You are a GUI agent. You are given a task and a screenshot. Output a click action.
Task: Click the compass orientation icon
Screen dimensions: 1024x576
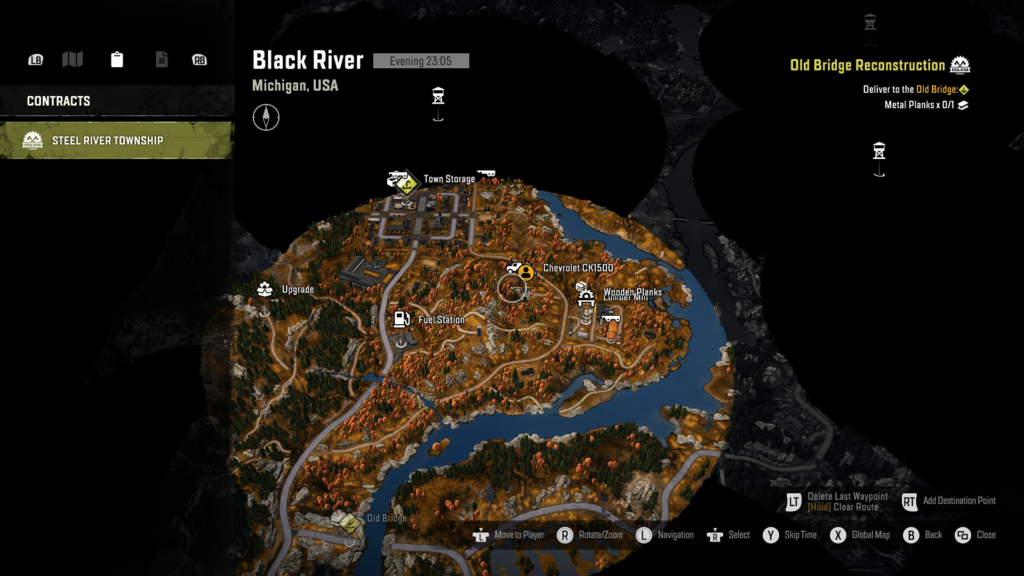[x=266, y=118]
